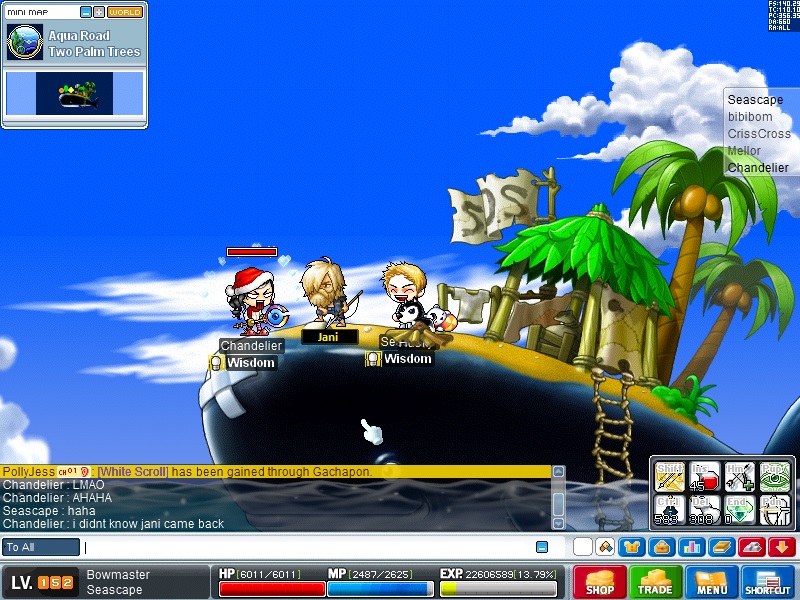Open the Trade button

coord(656,582)
